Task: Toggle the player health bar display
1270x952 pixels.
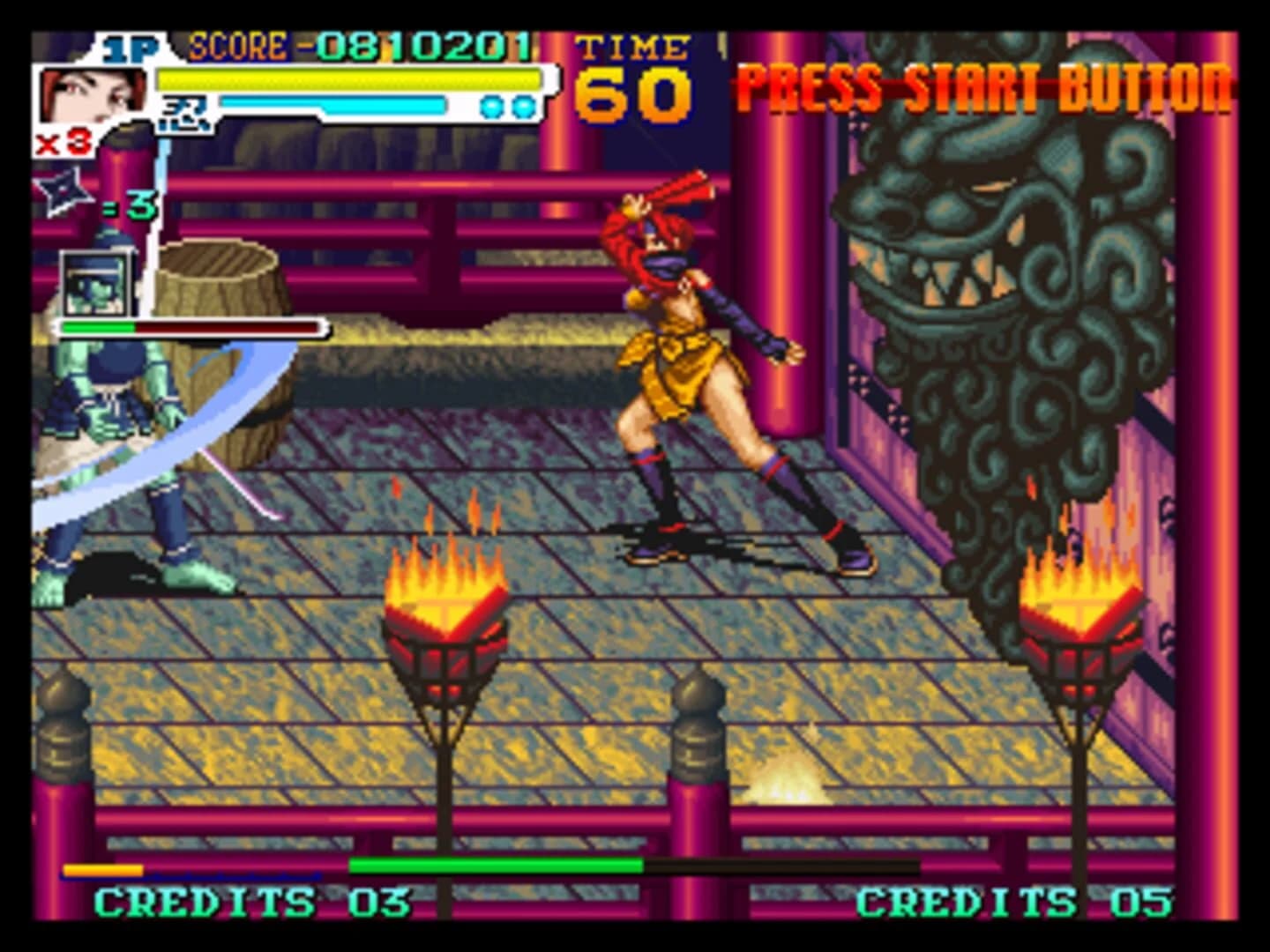Action: coord(348,79)
